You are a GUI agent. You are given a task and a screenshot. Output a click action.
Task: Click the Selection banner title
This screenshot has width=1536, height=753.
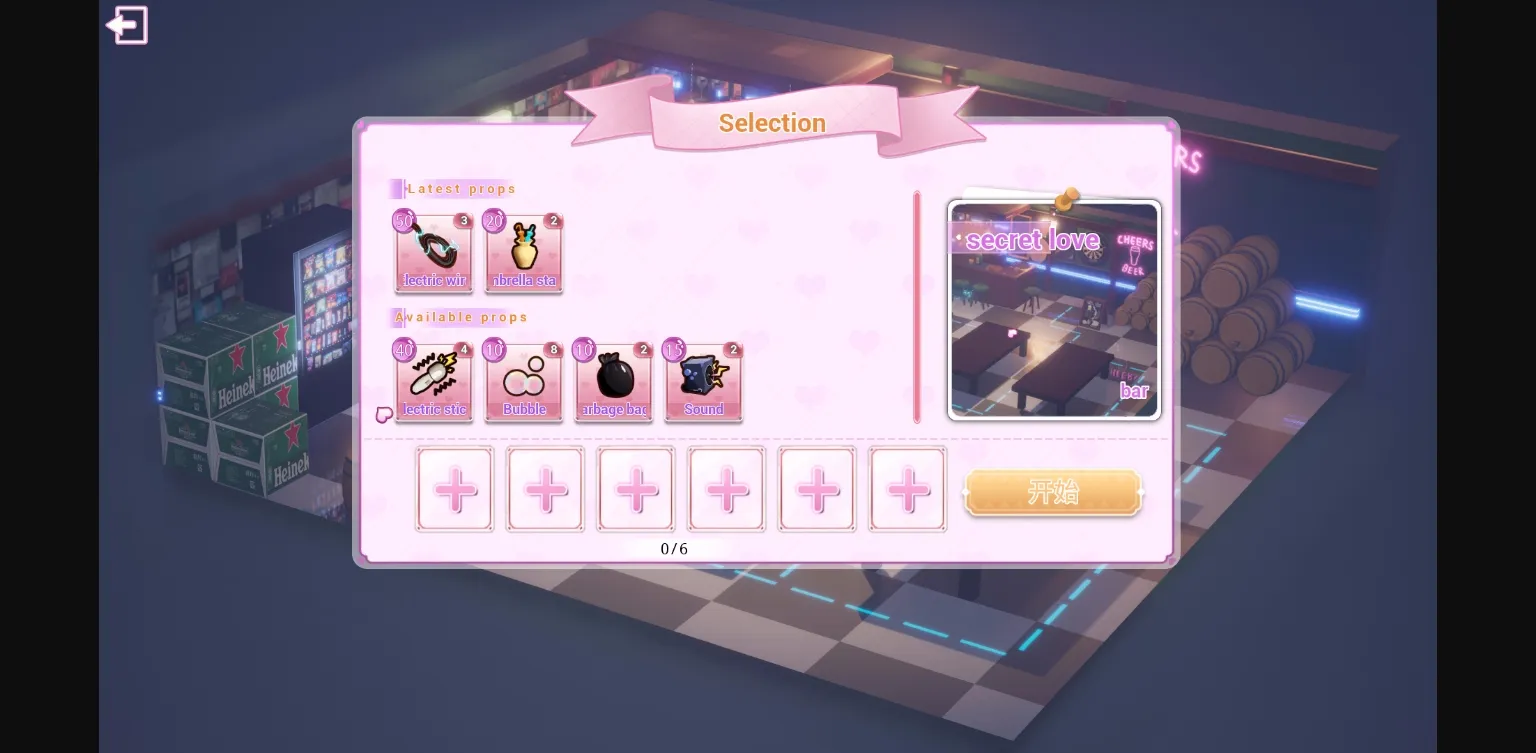click(x=772, y=122)
